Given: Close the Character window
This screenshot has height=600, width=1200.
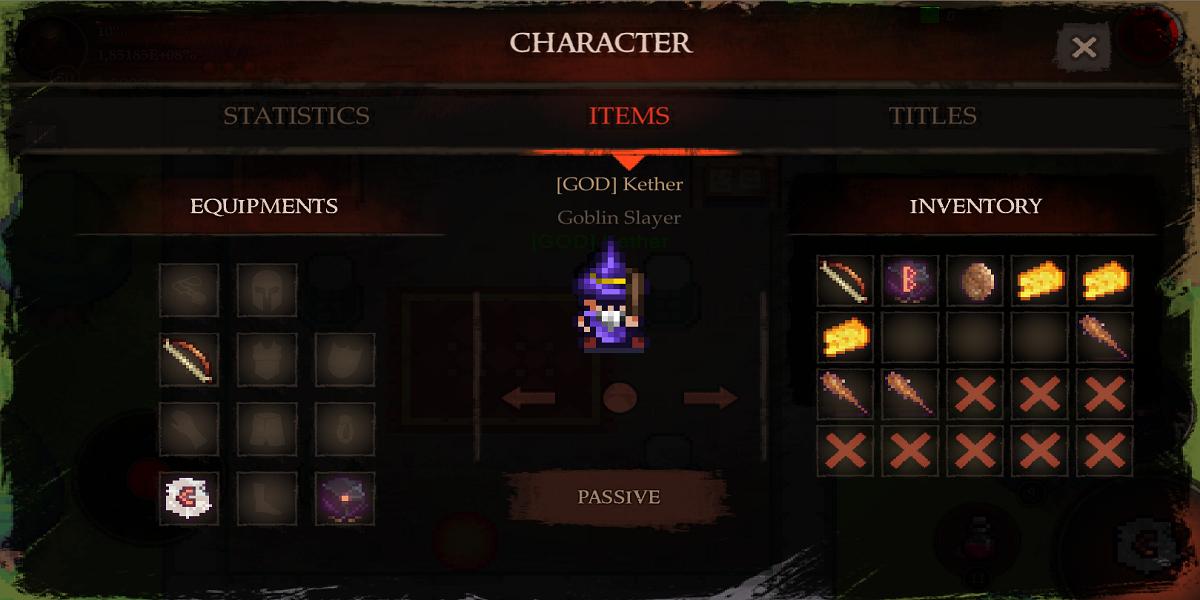Looking at the screenshot, I should click(1083, 47).
